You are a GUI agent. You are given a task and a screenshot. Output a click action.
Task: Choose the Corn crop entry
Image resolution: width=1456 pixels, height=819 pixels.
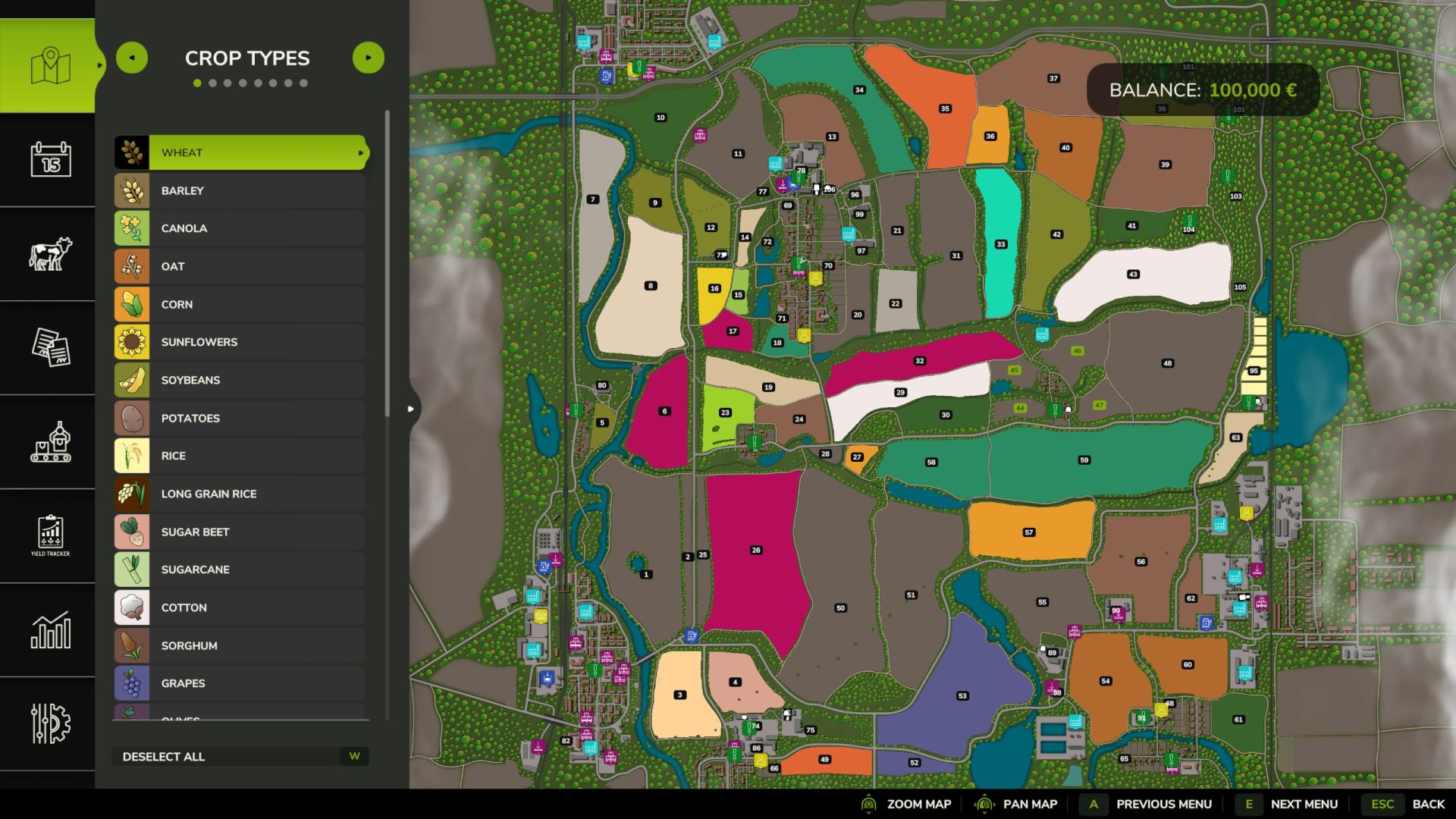[240, 304]
